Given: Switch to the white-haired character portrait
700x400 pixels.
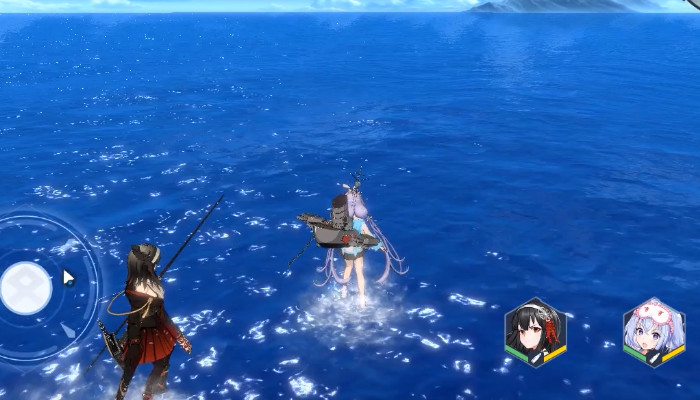Looking at the screenshot, I should click(x=654, y=330).
